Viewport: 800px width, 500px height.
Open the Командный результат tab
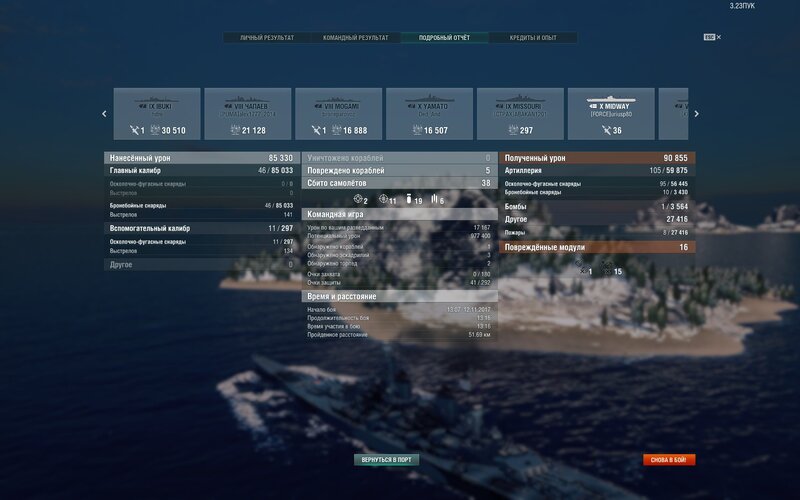point(357,38)
